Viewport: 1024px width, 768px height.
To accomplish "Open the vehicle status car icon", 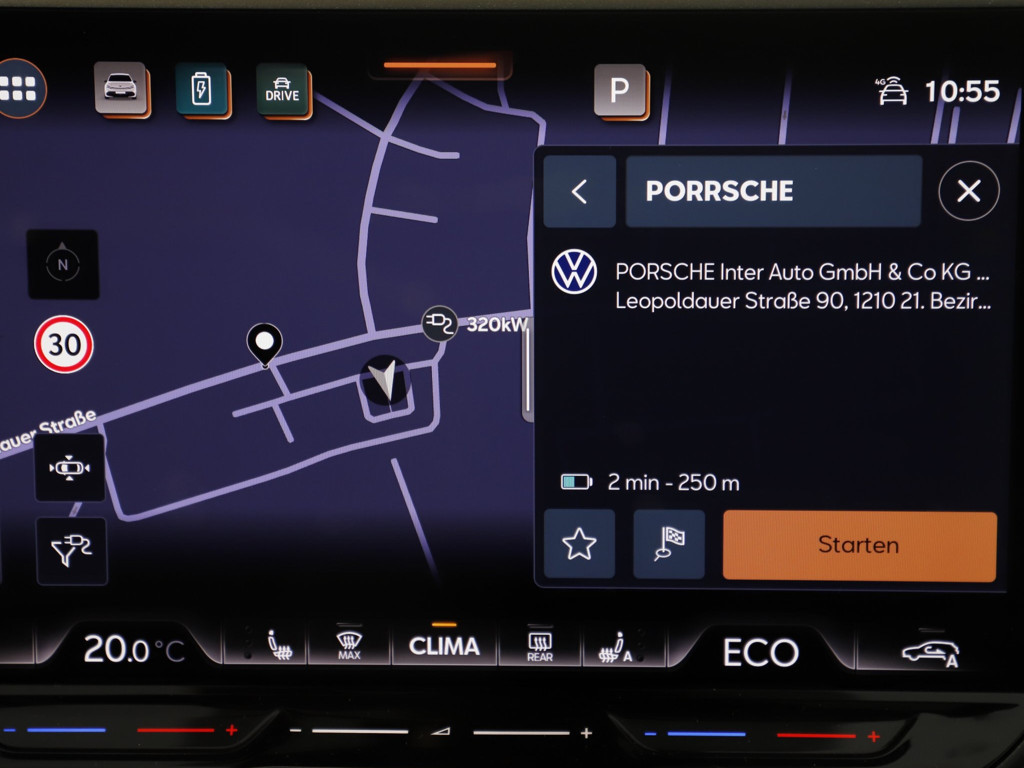I will pos(121,88).
